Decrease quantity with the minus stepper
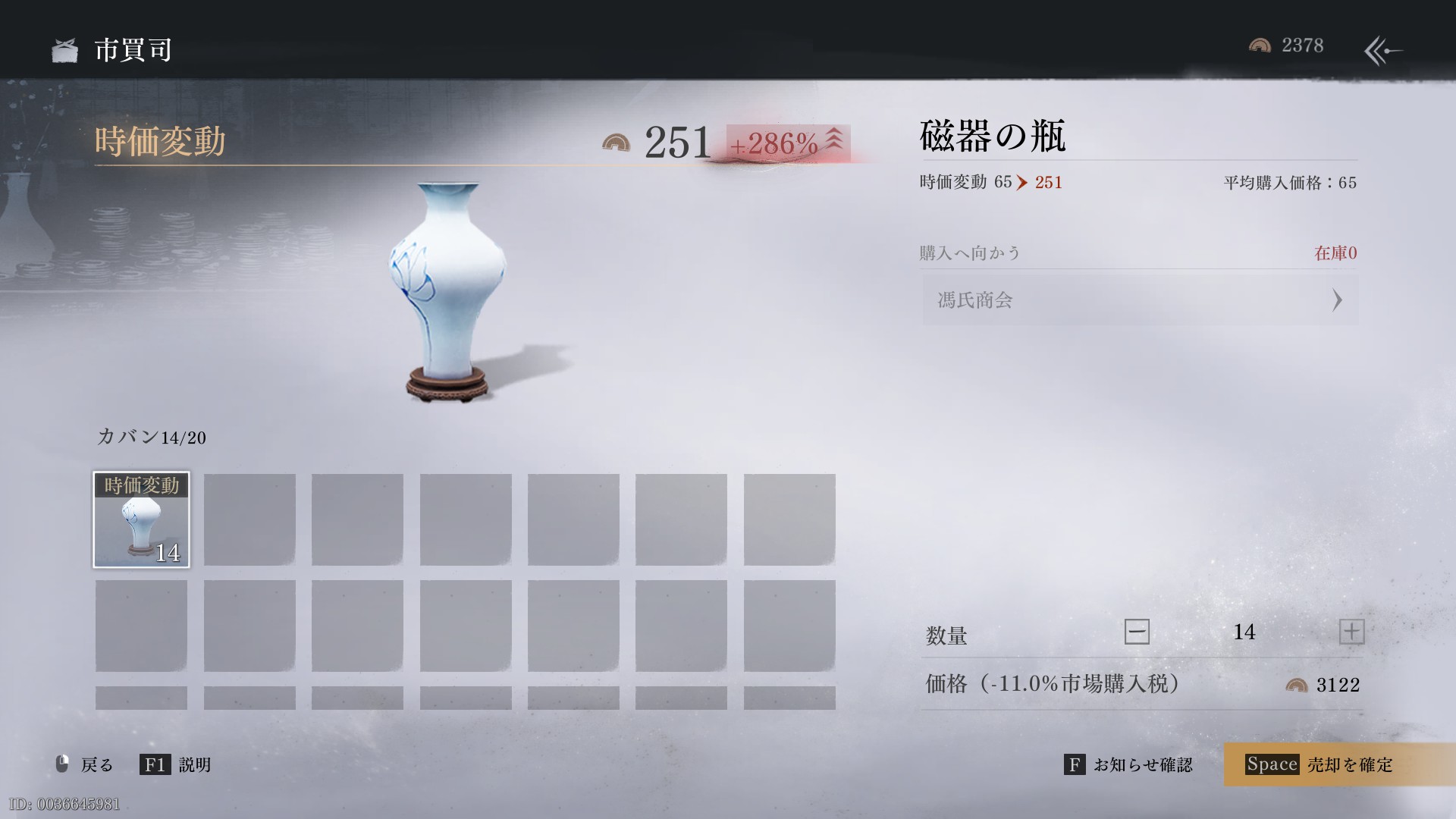 pyautogui.click(x=1136, y=632)
